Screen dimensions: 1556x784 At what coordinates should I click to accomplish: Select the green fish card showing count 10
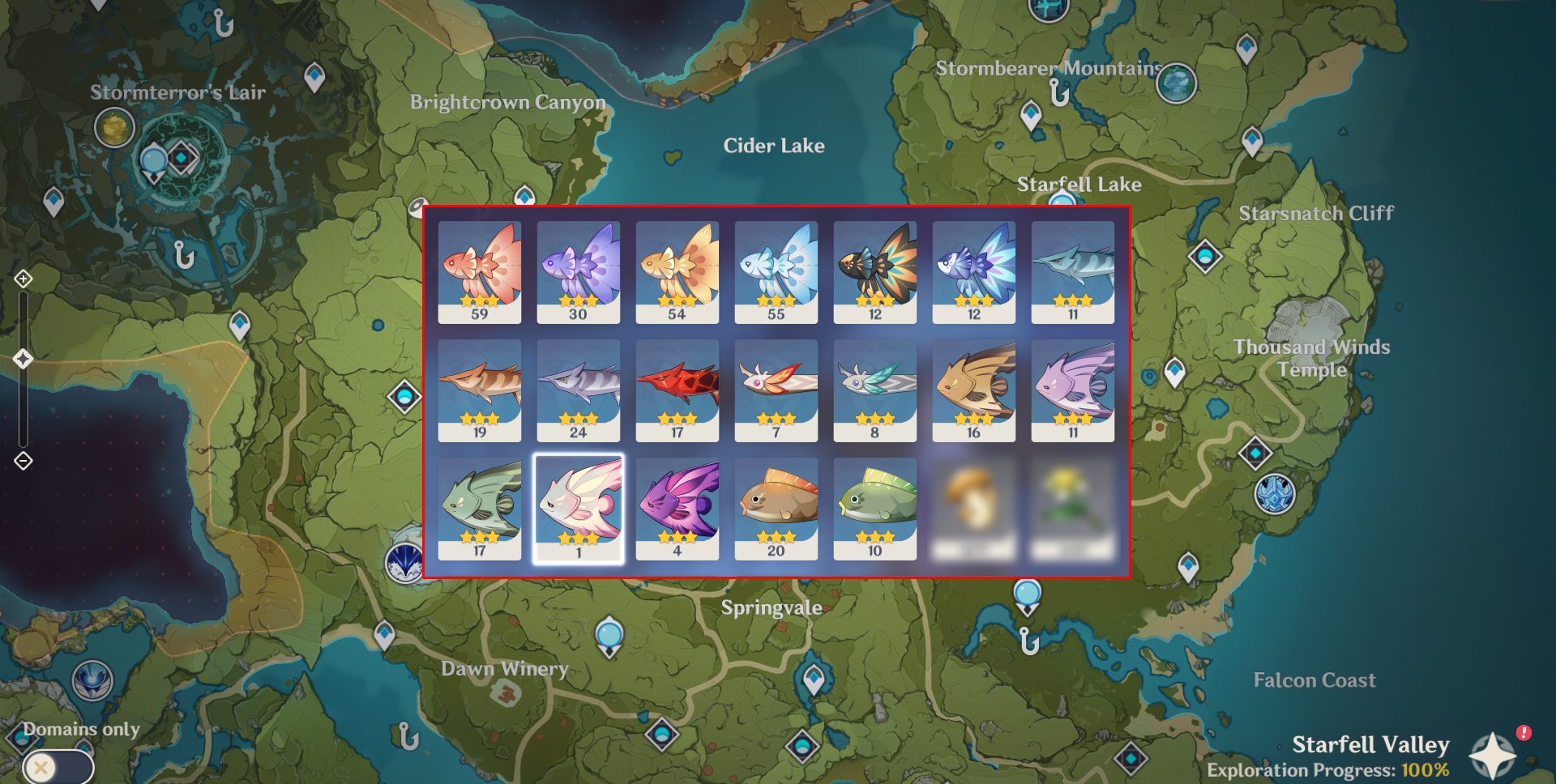click(x=874, y=506)
